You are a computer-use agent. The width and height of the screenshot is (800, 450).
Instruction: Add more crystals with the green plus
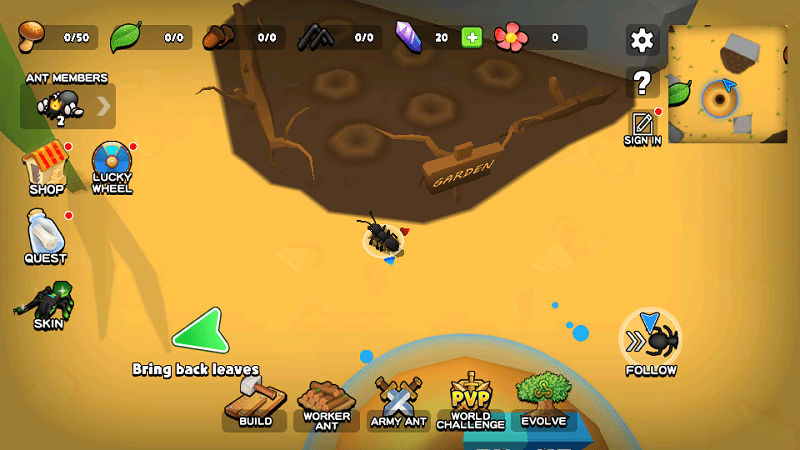(471, 38)
